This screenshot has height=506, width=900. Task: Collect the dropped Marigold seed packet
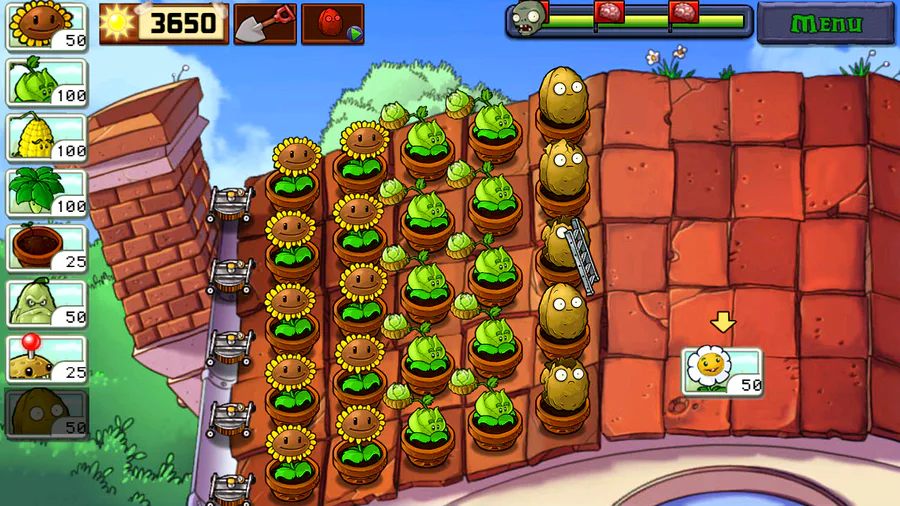(722, 371)
